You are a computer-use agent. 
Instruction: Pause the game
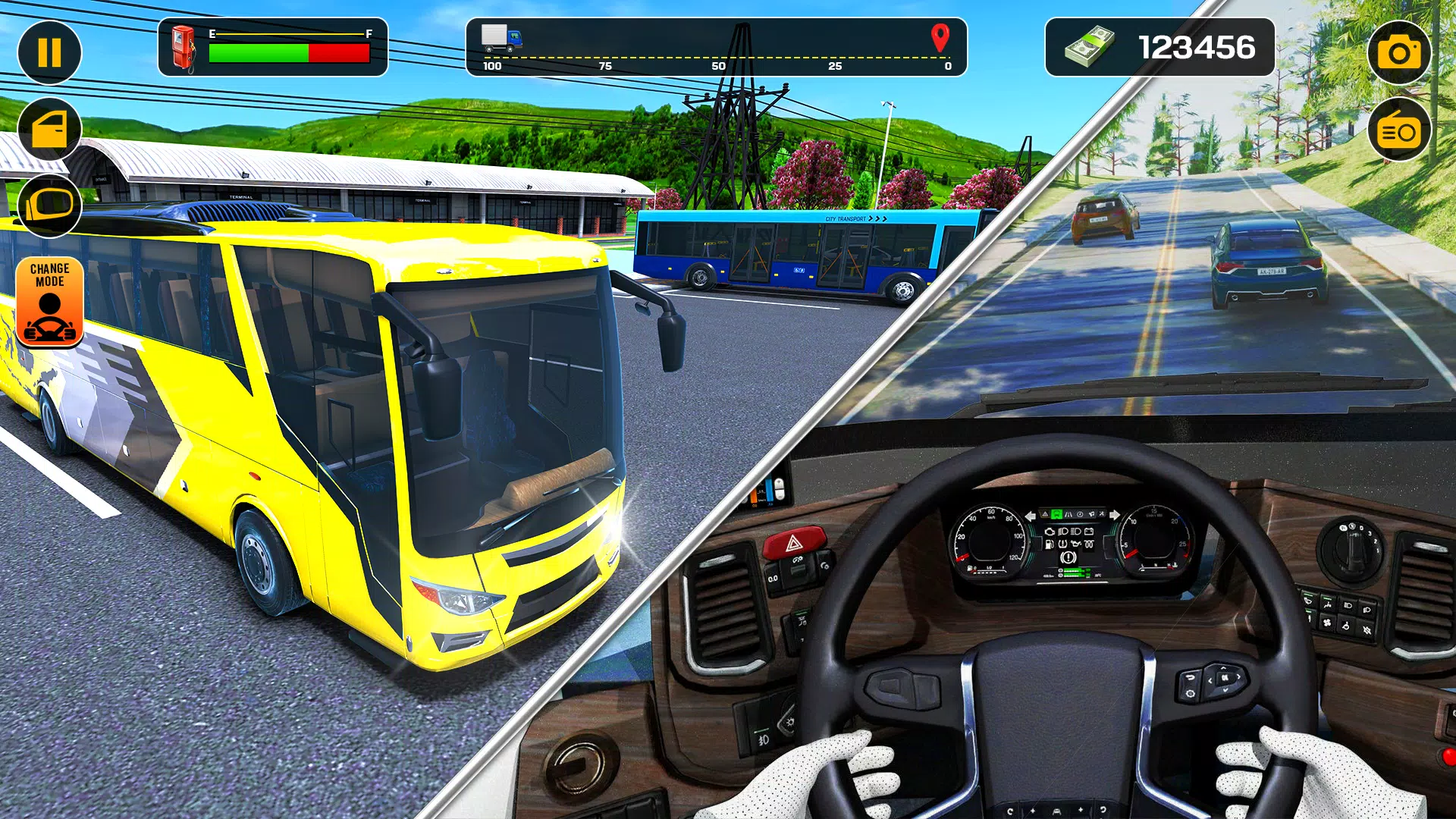click(49, 51)
